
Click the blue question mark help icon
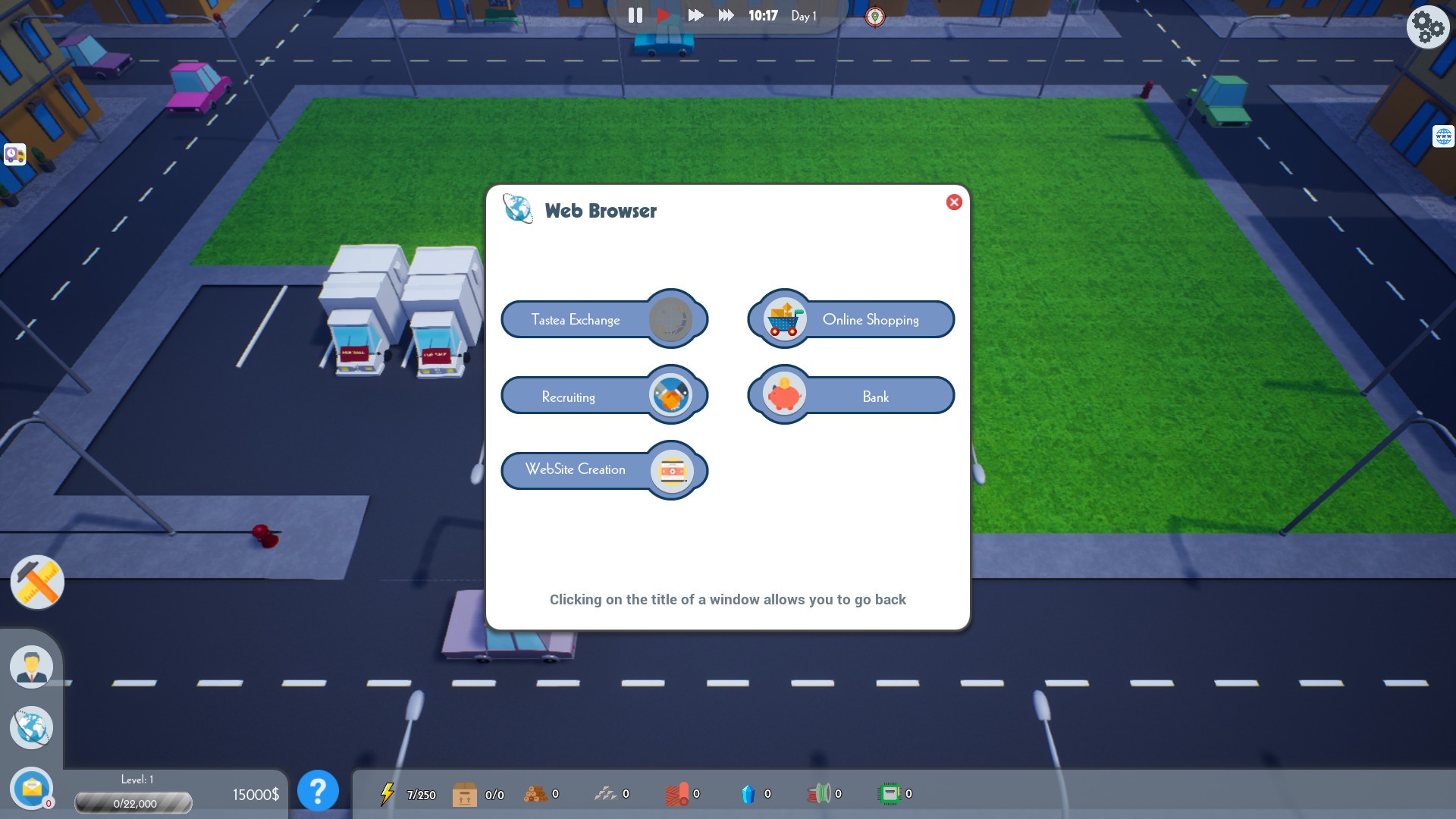point(318,791)
